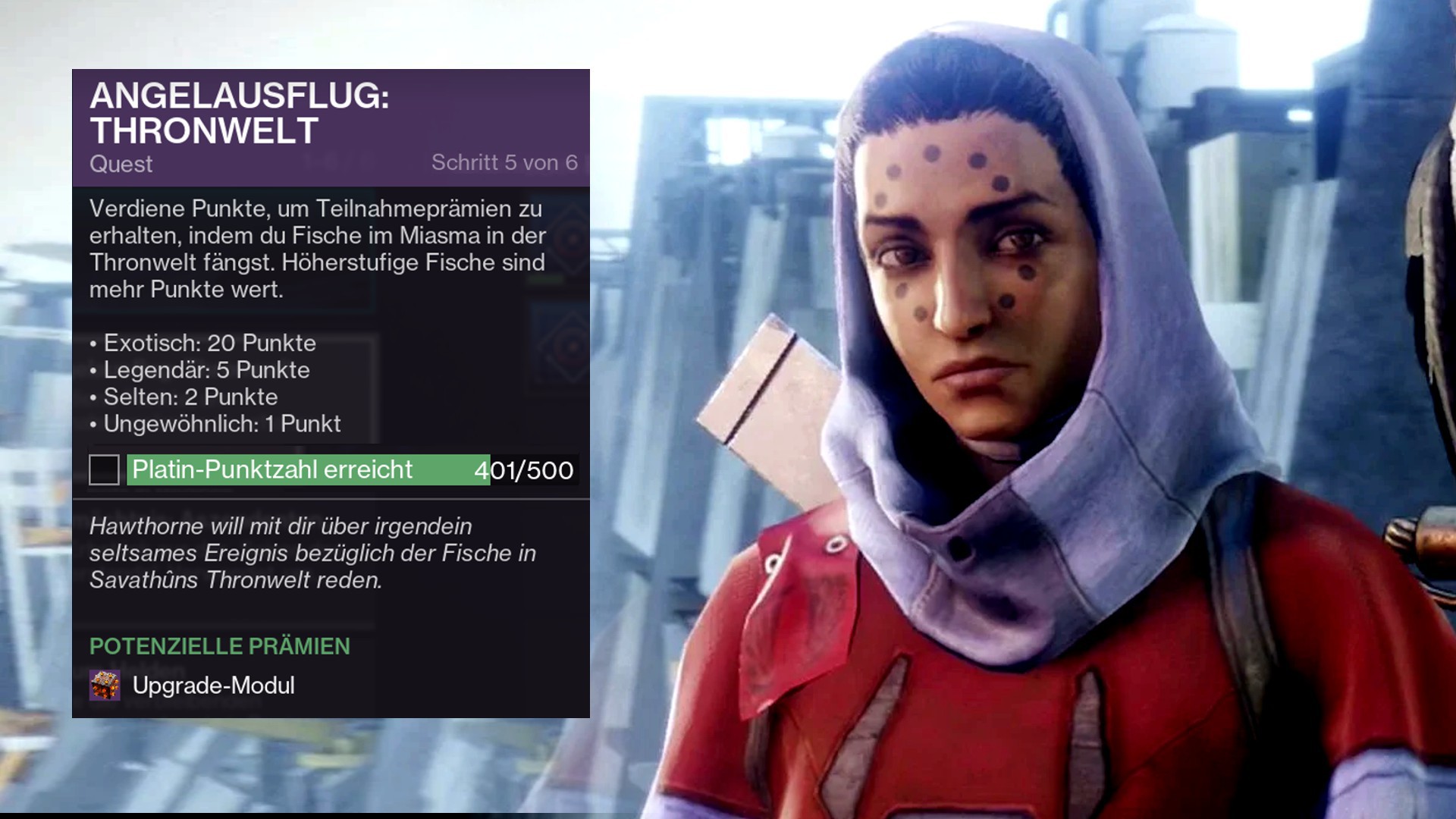Click the Platin-Punktzahl erreicht objective checkbox

(104, 469)
